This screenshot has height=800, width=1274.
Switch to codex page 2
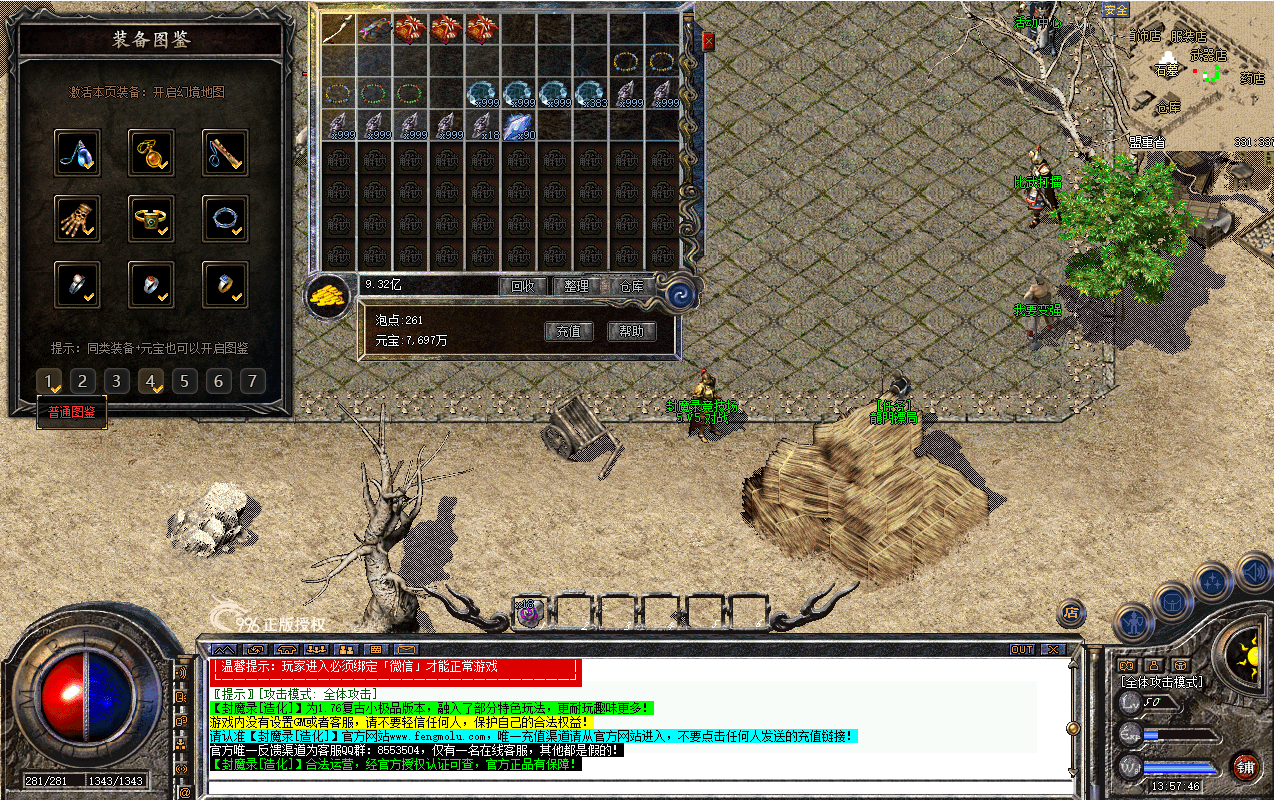pos(83,381)
